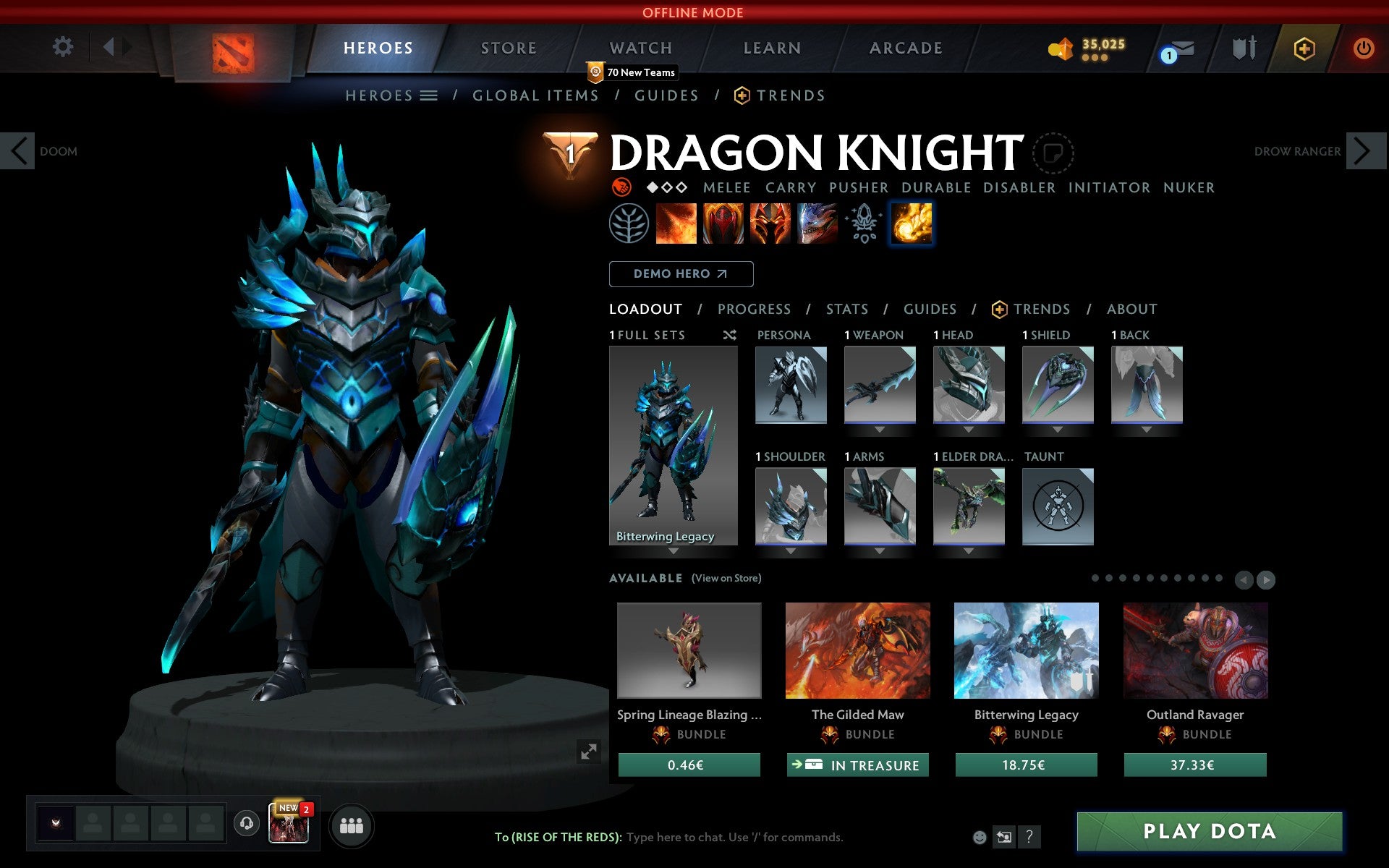
Task: Open Dragon Knight's talent tree icon
Action: pos(629,224)
